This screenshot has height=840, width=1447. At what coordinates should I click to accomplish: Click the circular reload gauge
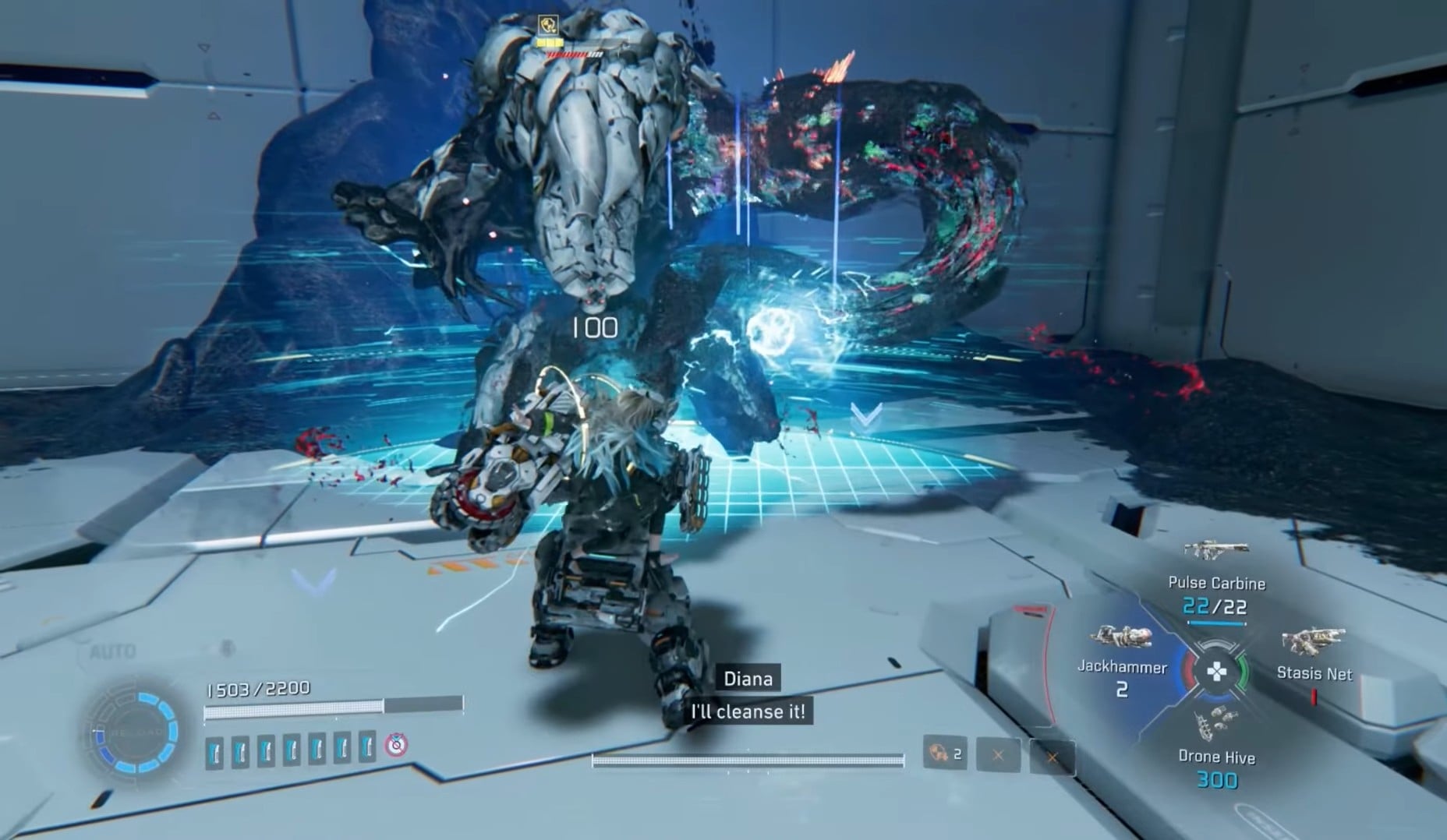134,732
